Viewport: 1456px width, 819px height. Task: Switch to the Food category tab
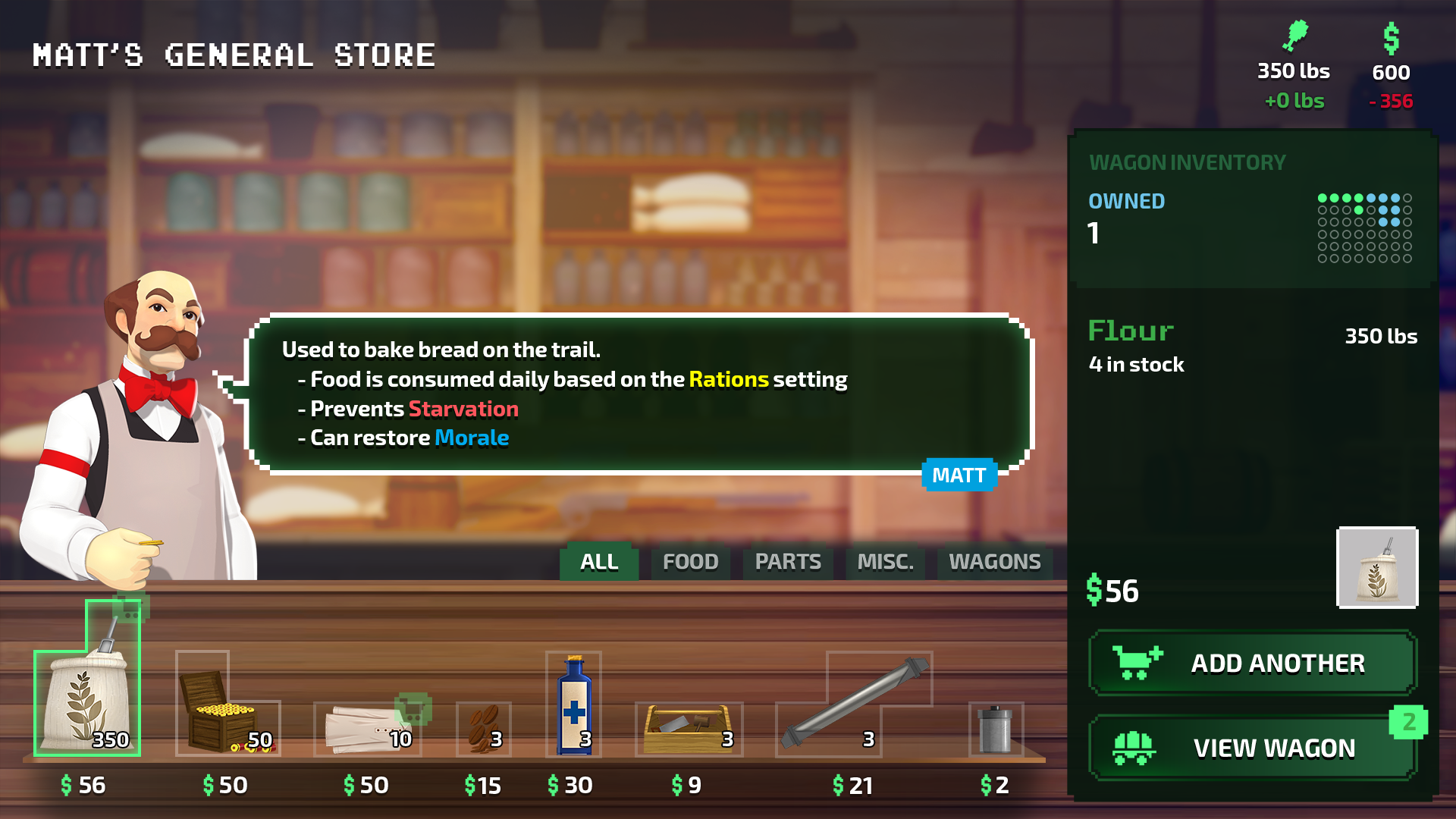coord(690,562)
